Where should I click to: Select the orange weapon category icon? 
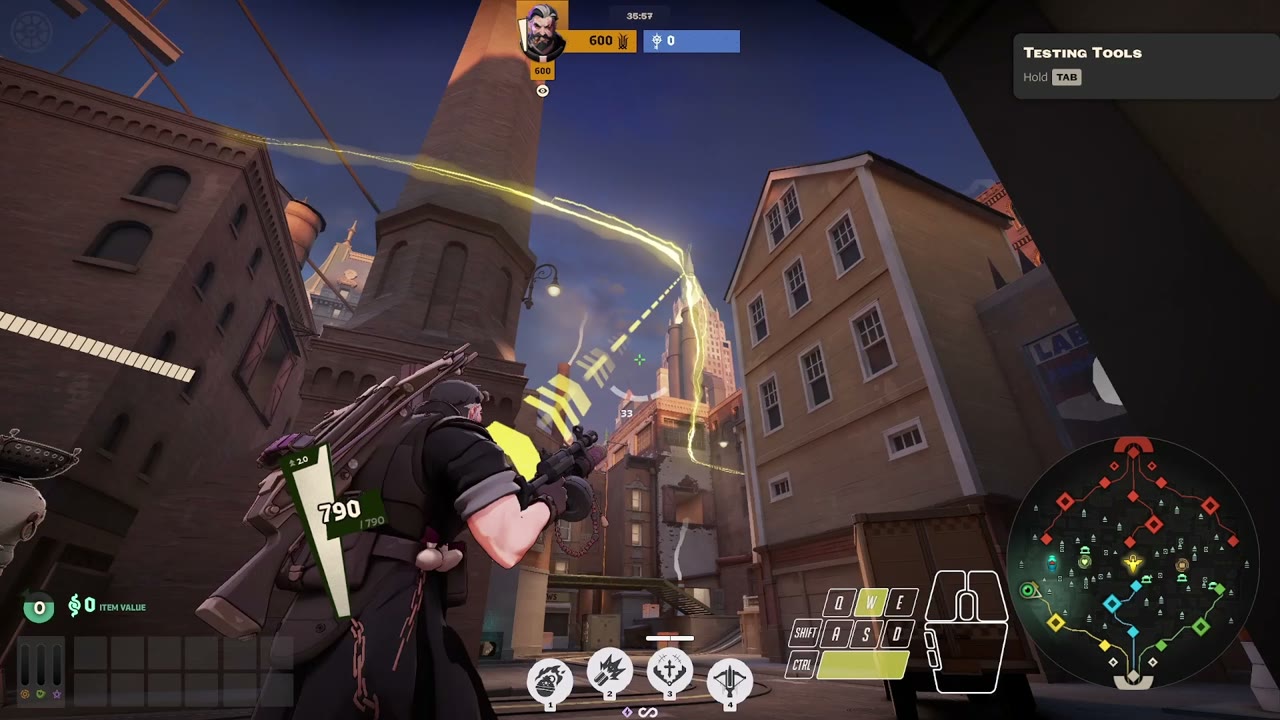(24, 693)
